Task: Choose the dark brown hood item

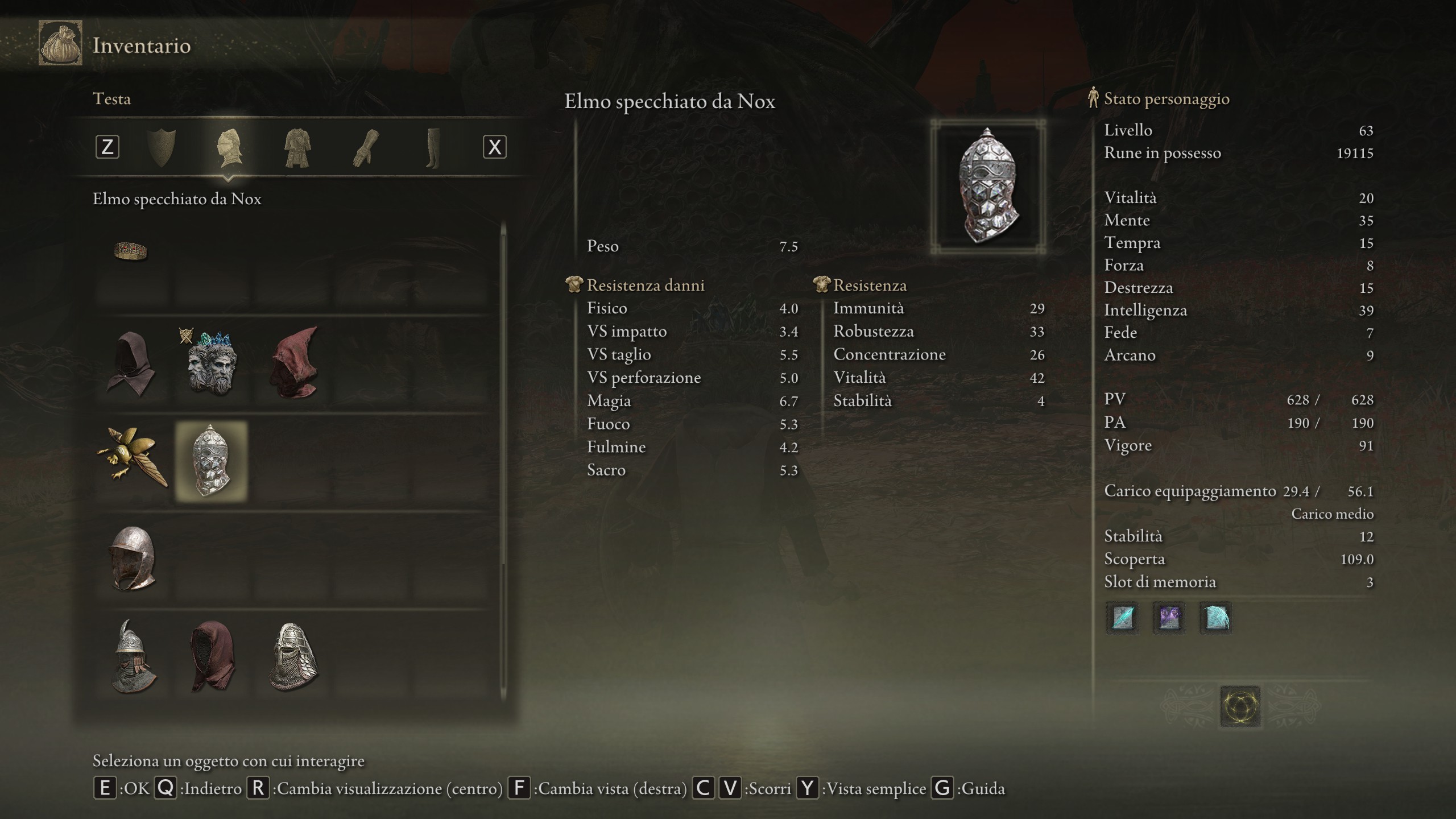Action: [131, 364]
